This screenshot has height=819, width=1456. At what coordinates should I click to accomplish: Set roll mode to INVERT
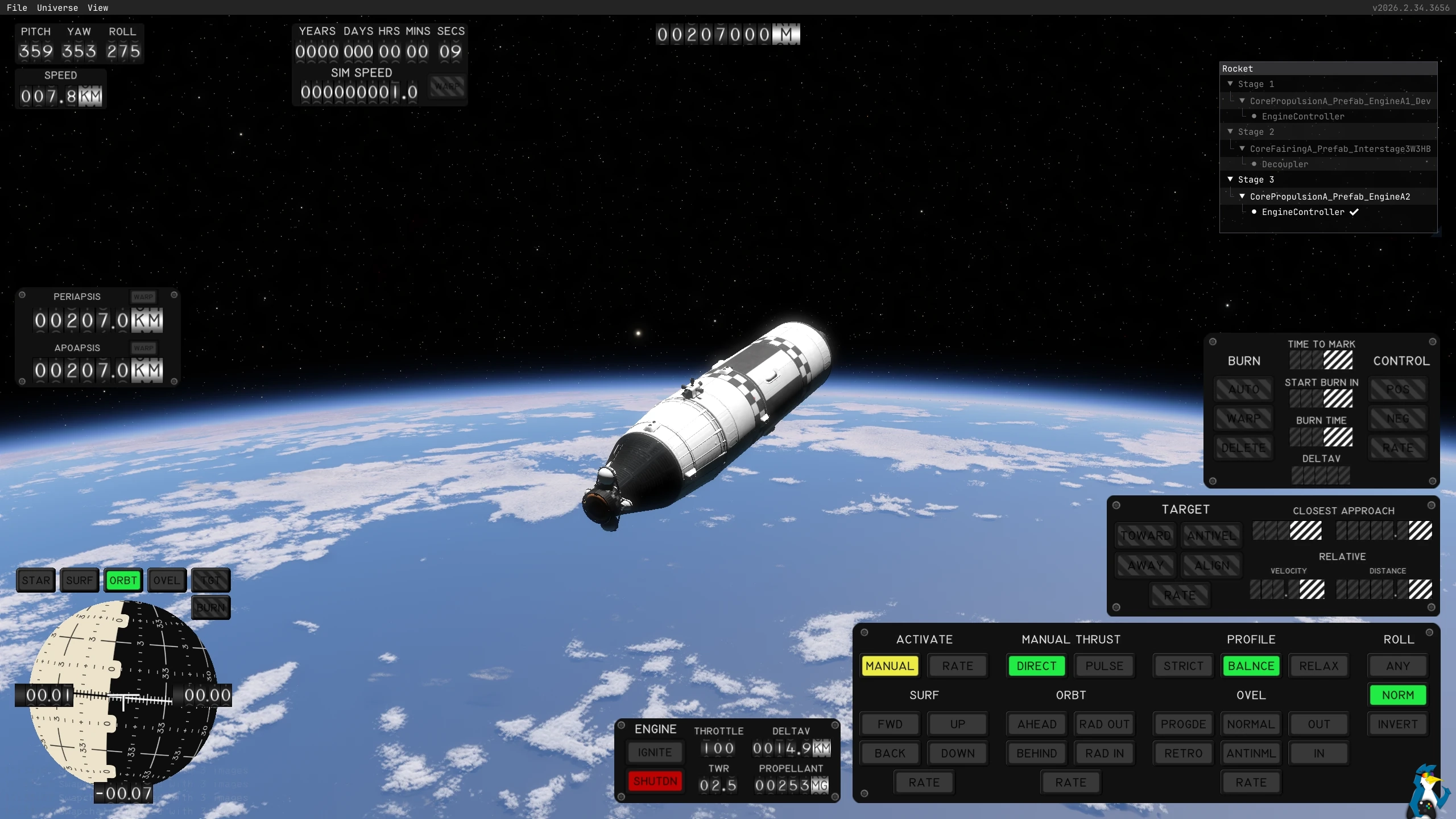pyautogui.click(x=1398, y=724)
